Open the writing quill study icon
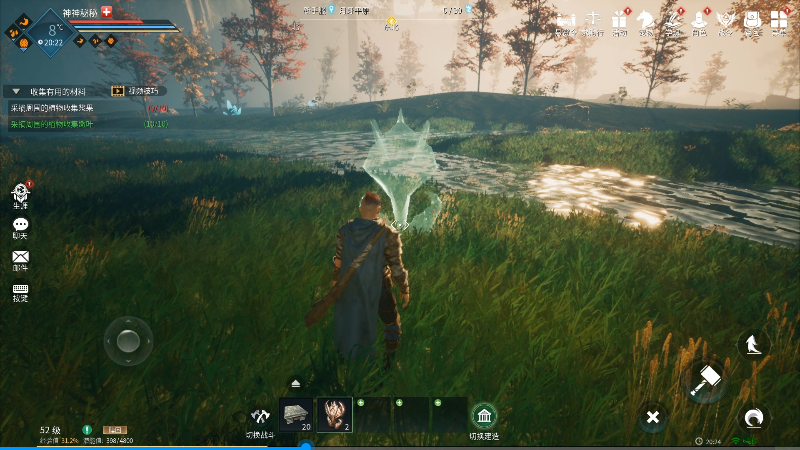Viewport: 800px width, 450px height. [x=673, y=19]
